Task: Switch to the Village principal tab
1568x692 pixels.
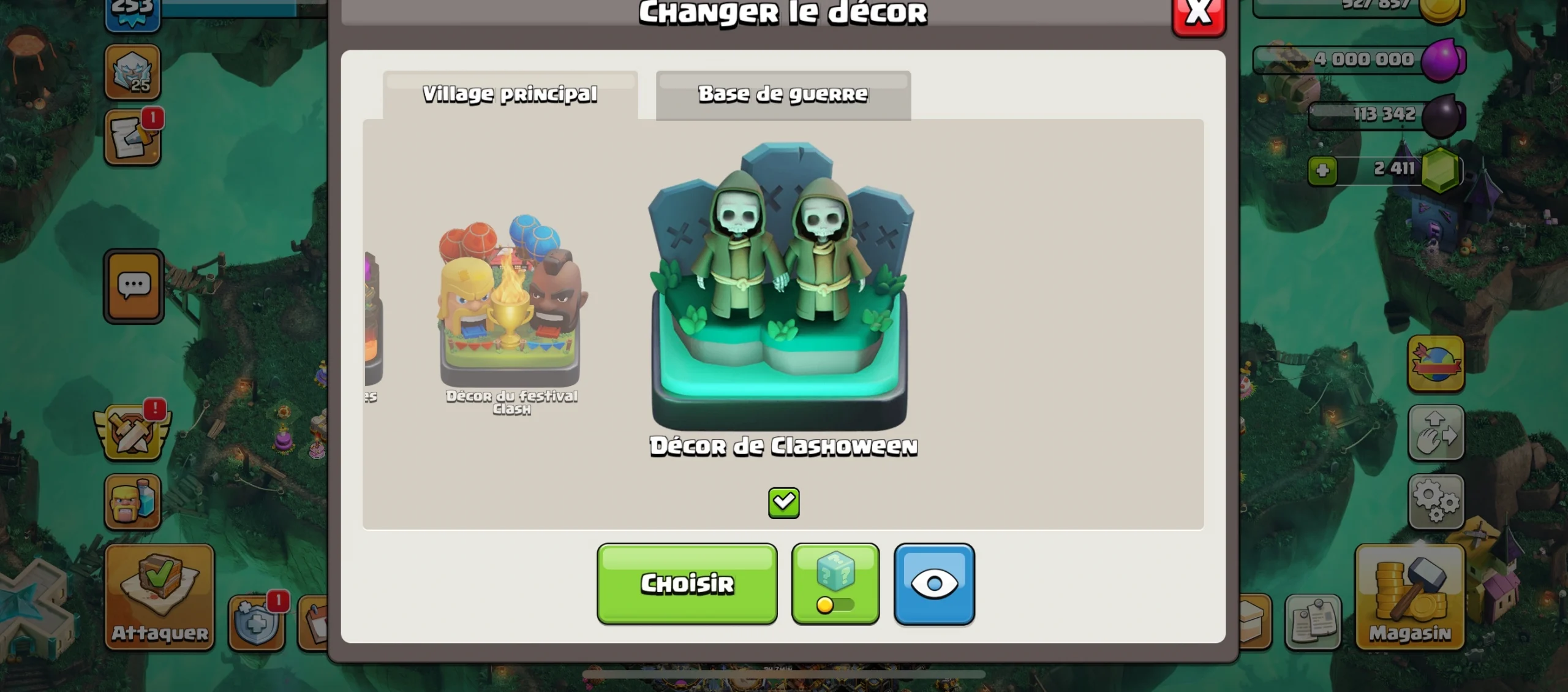Action: point(508,93)
